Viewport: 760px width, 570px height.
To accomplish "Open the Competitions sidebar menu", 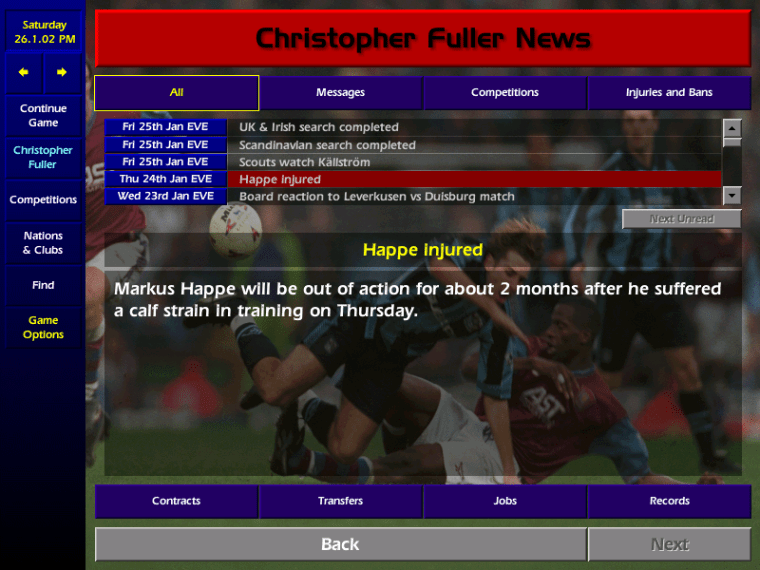I will pos(43,200).
